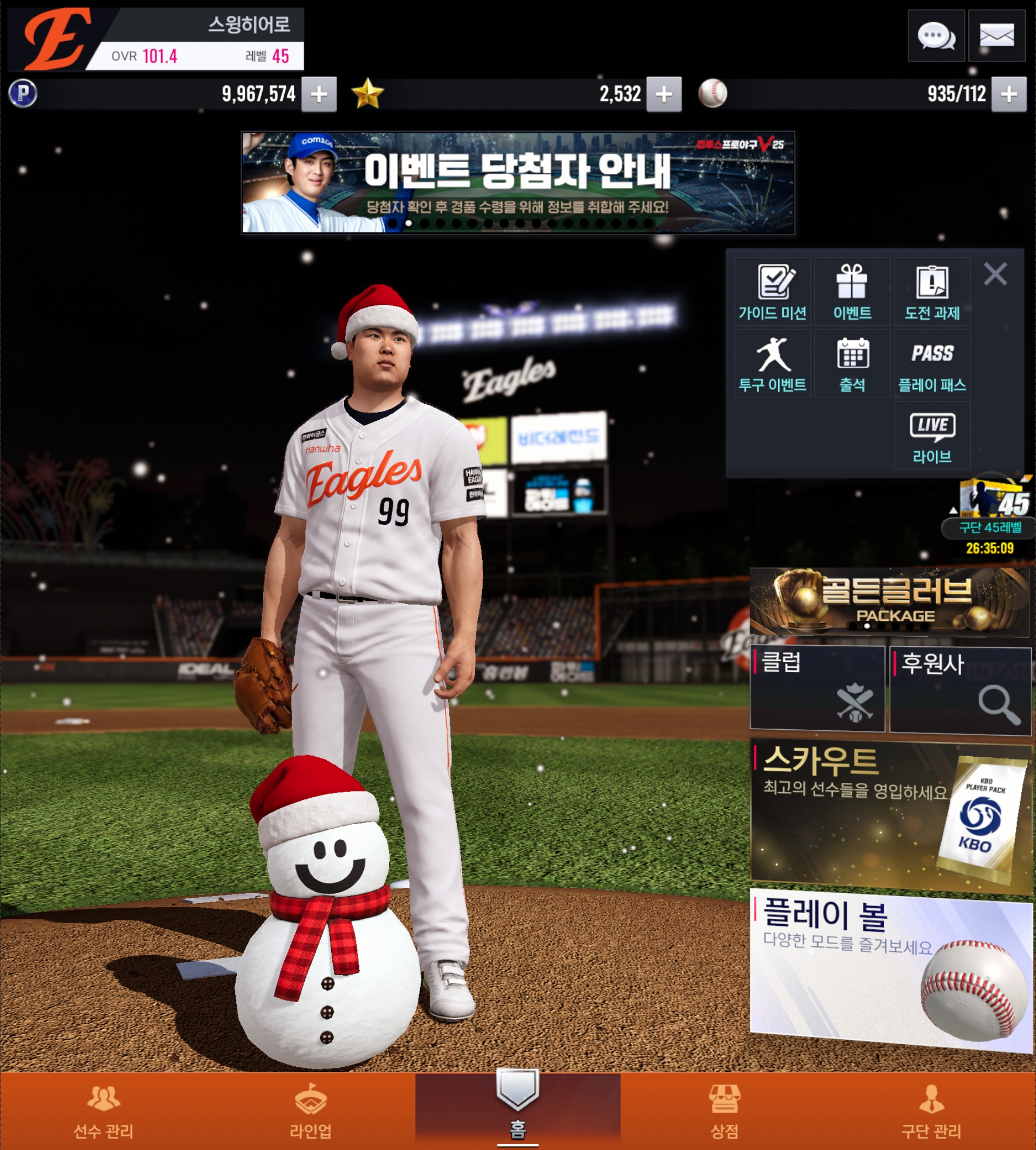Close the quick menu panel
1036x1150 pixels.
tap(995, 274)
